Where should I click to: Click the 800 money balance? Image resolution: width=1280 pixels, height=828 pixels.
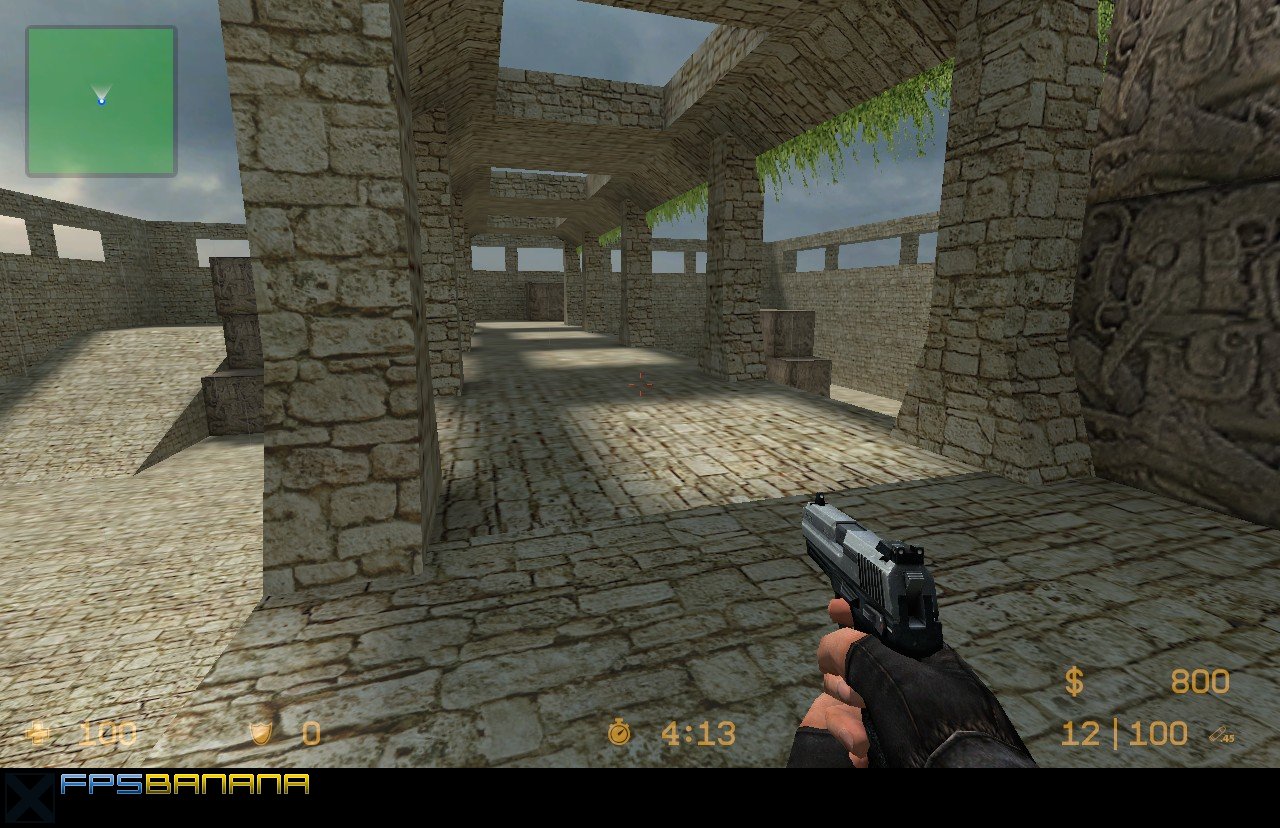tap(1200, 682)
